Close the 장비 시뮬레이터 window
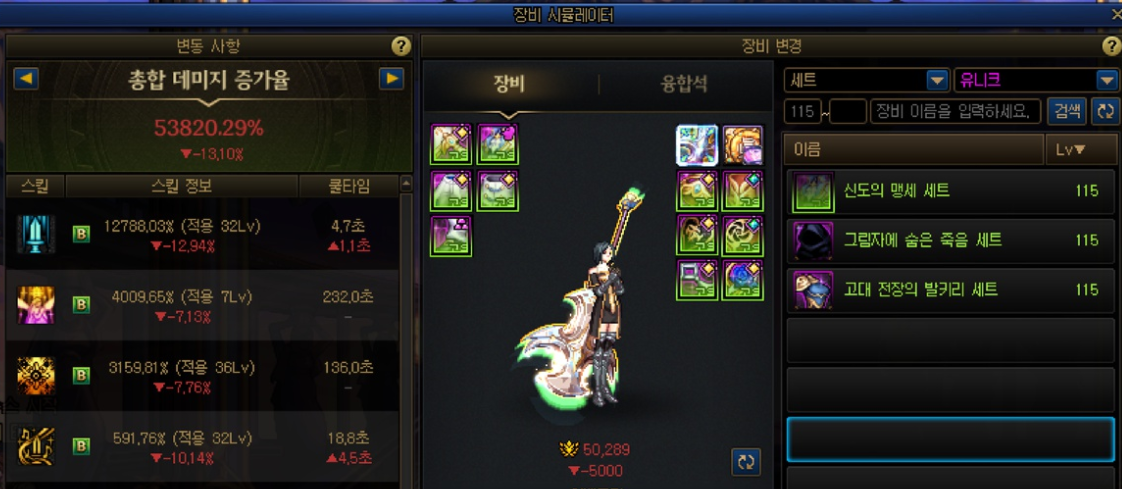 (x=1116, y=15)
